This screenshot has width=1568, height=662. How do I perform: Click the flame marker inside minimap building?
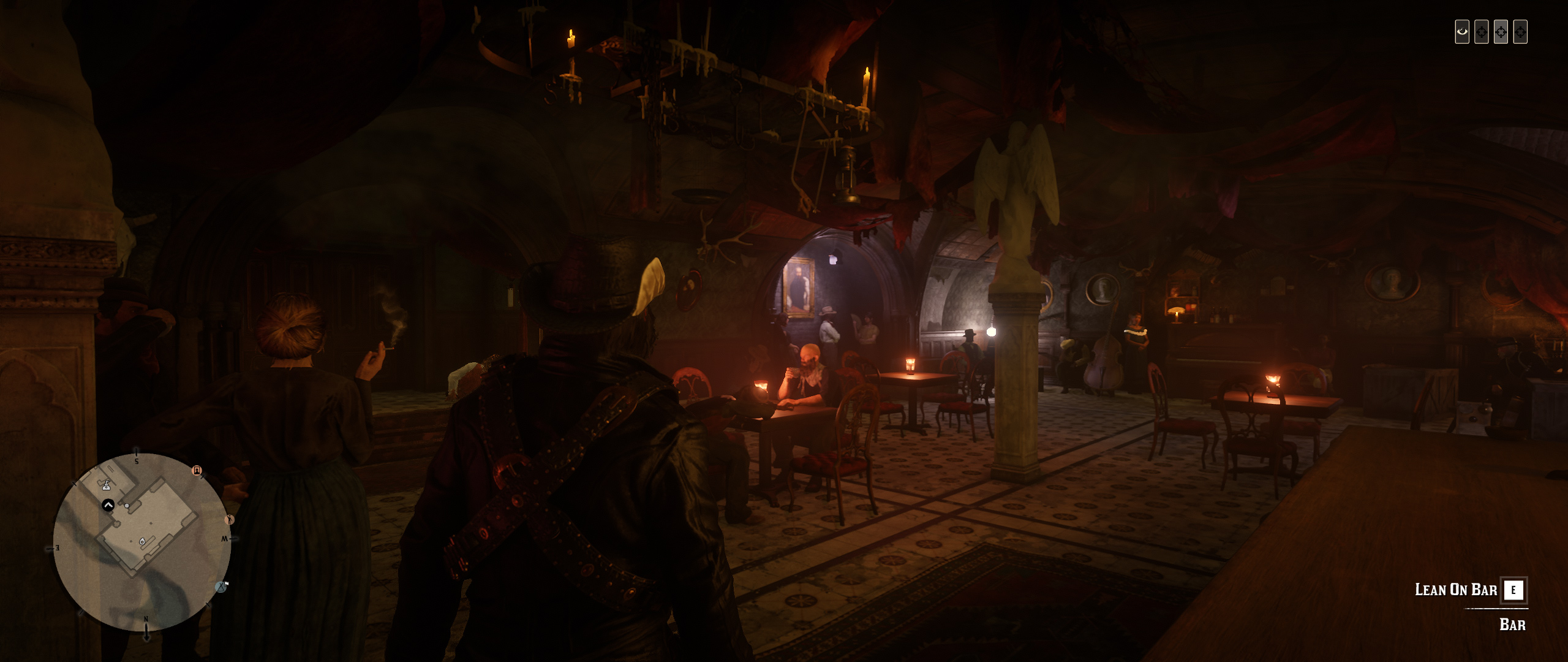(x=143, y=541)
